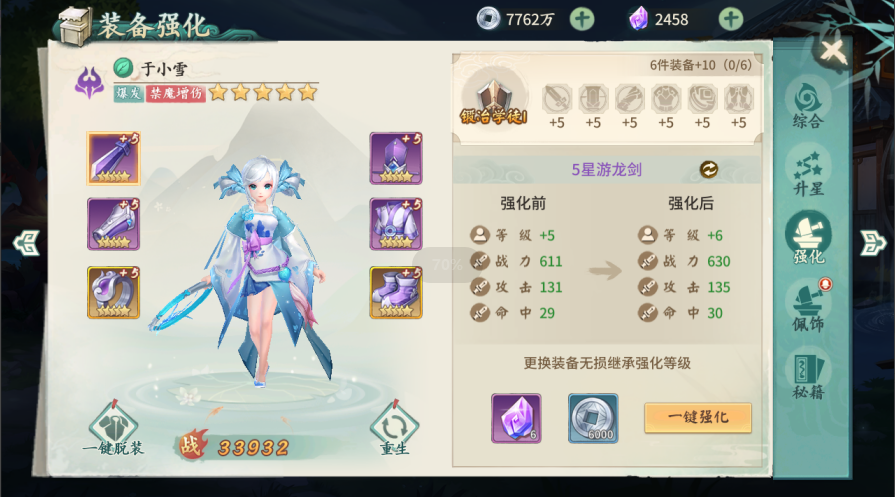895x497 pixels.
Task: Select the purple chest armor slot
Action: click(x=396, y=224)
